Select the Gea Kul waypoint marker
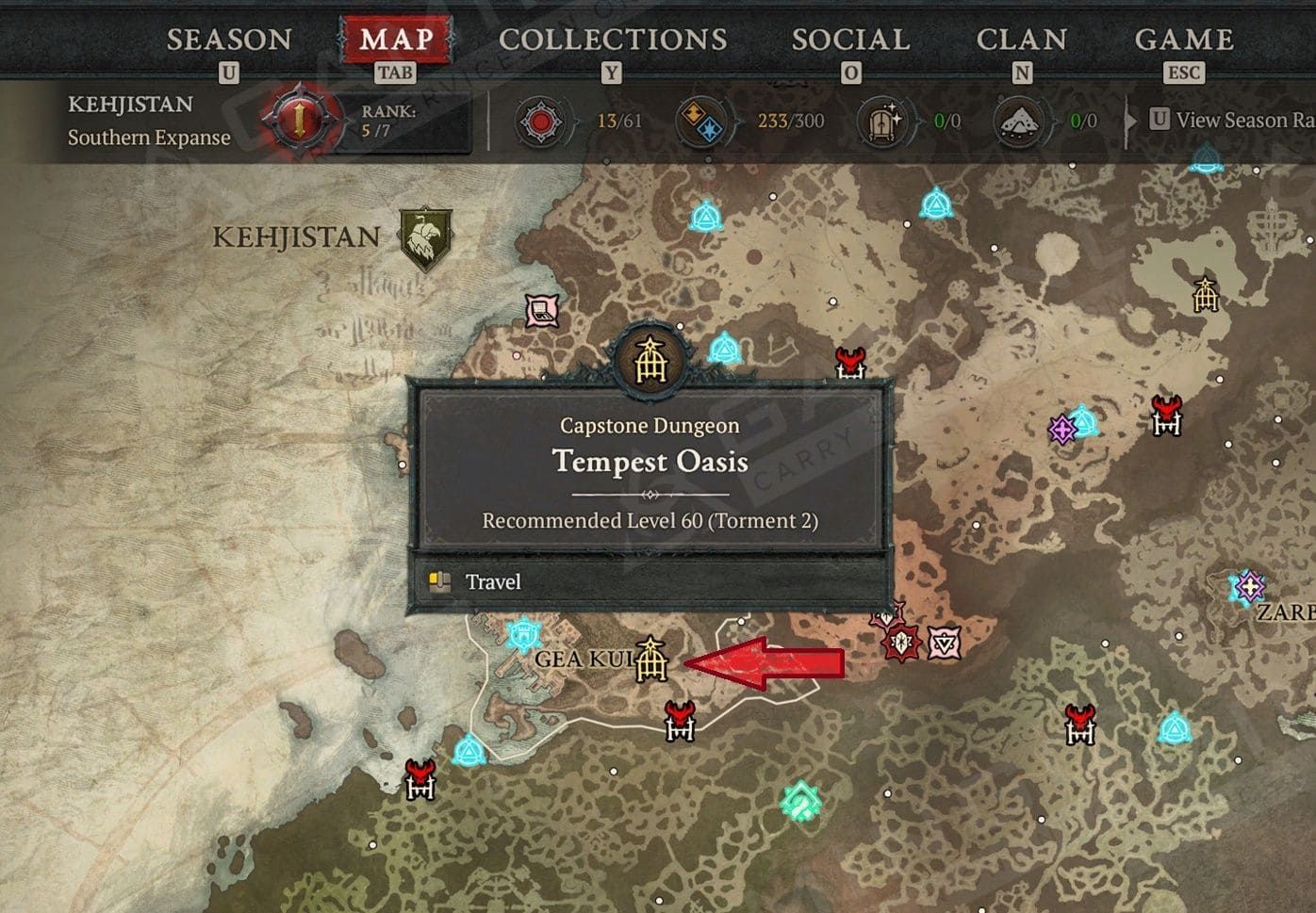This screenshot has width=1316, height=913. point(522,633)
